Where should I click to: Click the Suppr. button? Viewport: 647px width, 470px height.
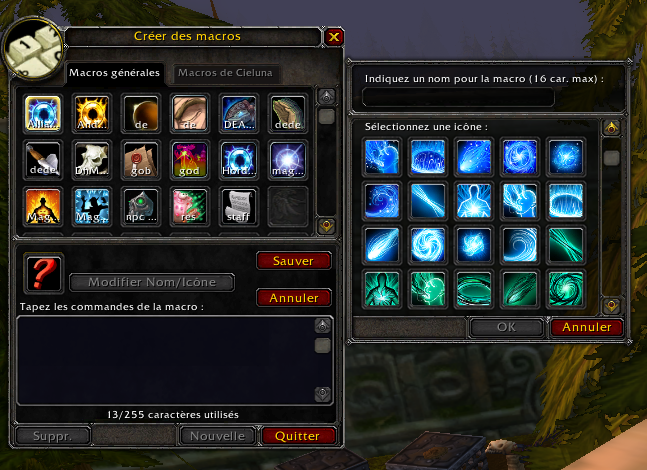tap(51, 436)
